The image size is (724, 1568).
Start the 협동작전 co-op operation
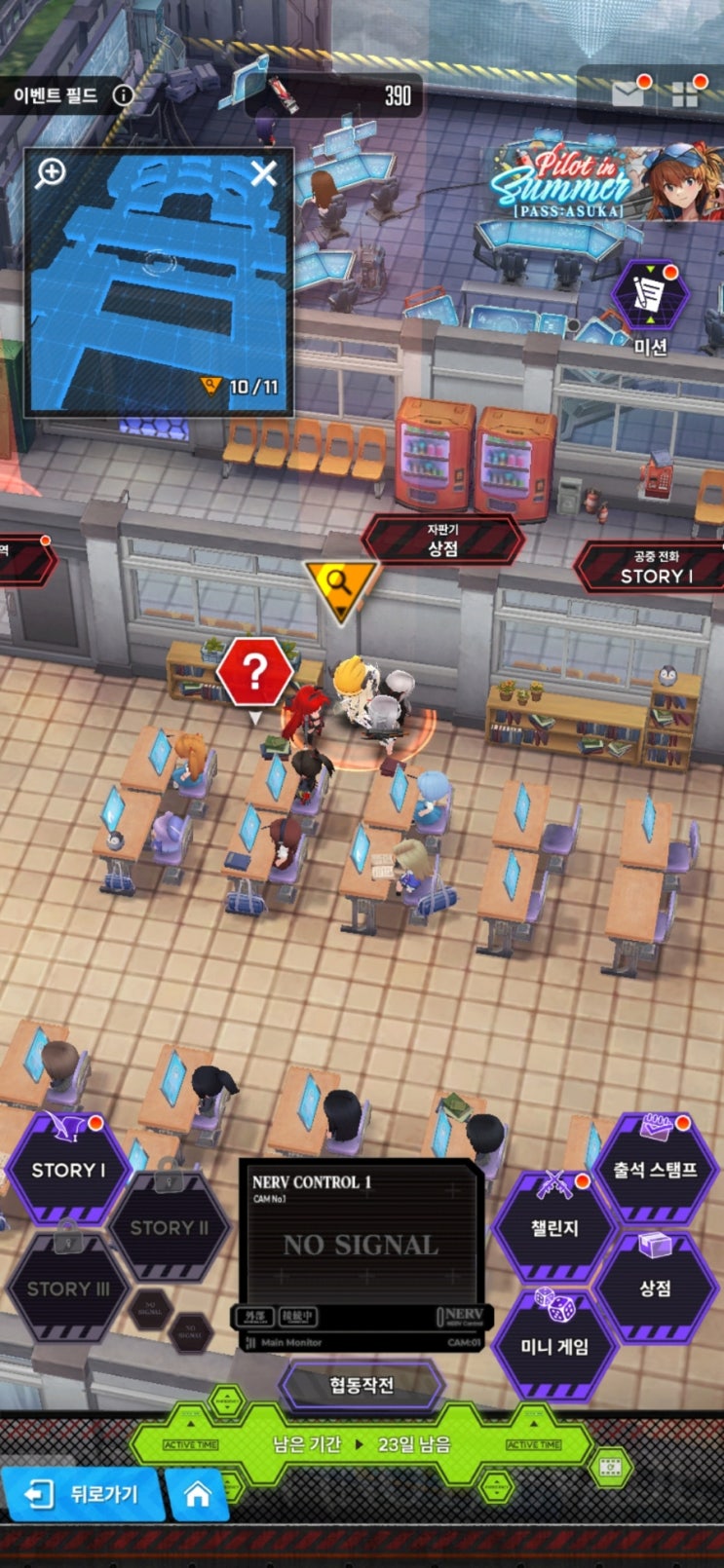click(362, 1385)
